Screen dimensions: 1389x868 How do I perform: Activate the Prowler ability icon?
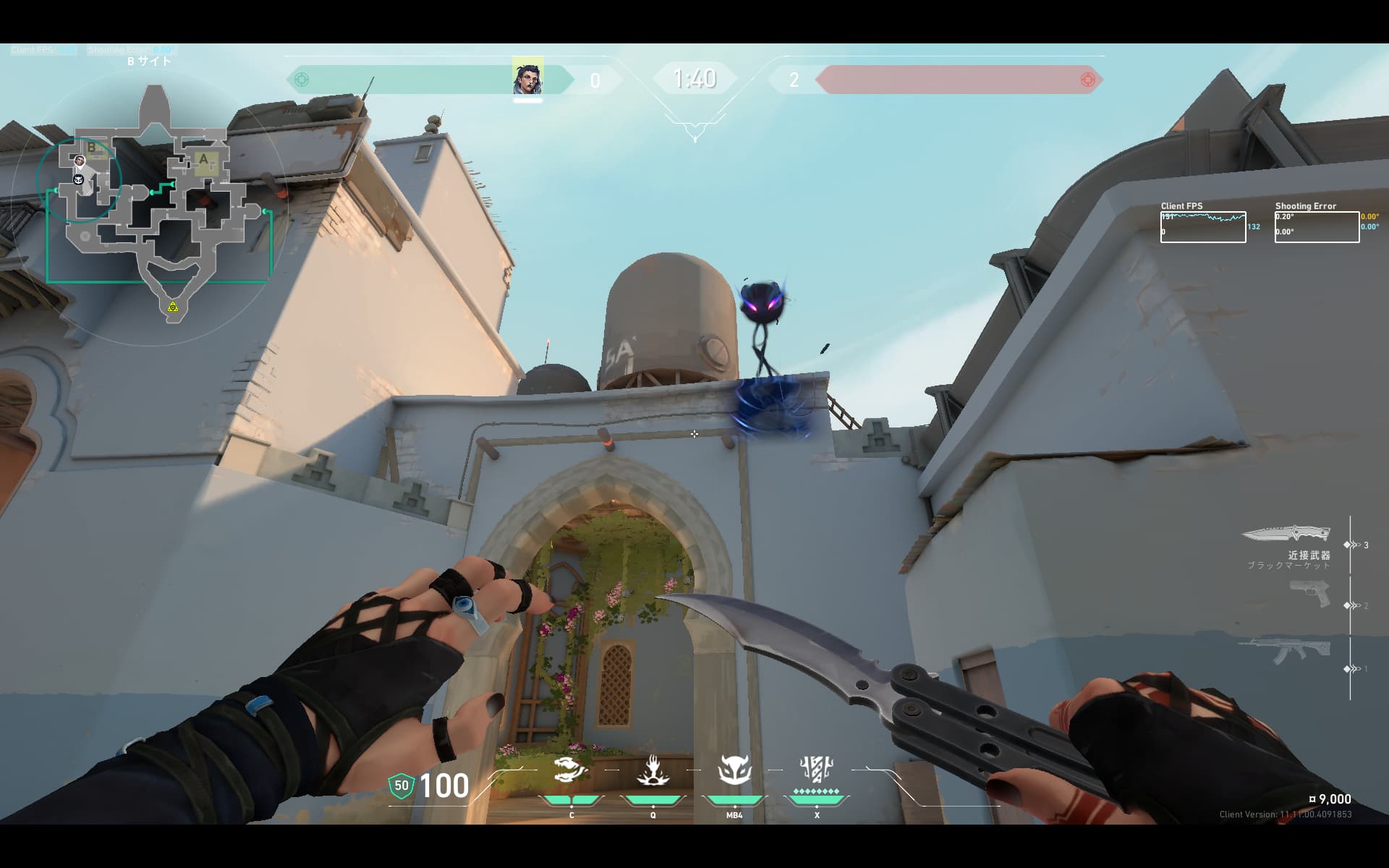(571, 771)
